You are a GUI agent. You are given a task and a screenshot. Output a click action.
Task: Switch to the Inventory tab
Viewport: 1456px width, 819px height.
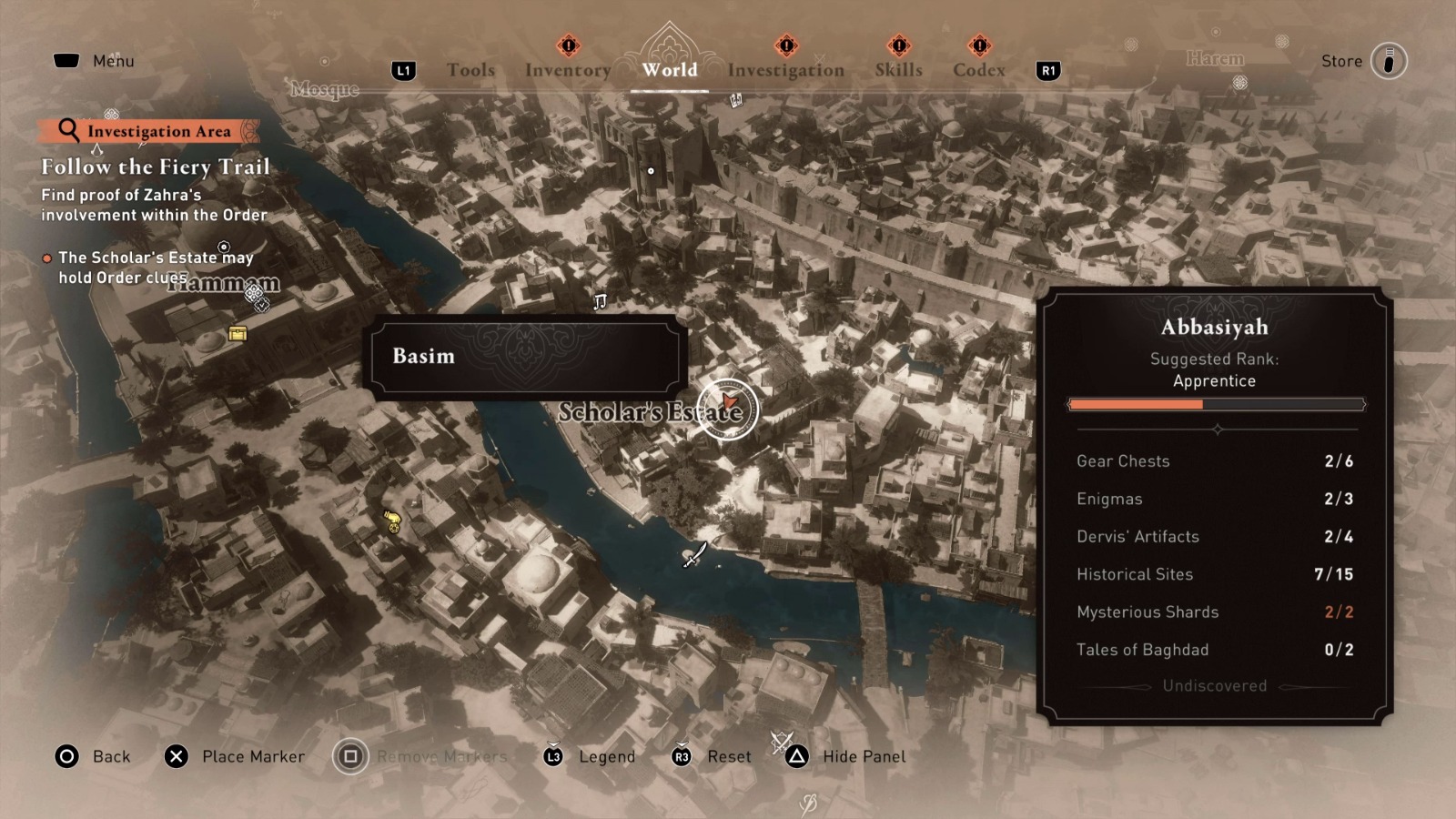tap(567, 69)
